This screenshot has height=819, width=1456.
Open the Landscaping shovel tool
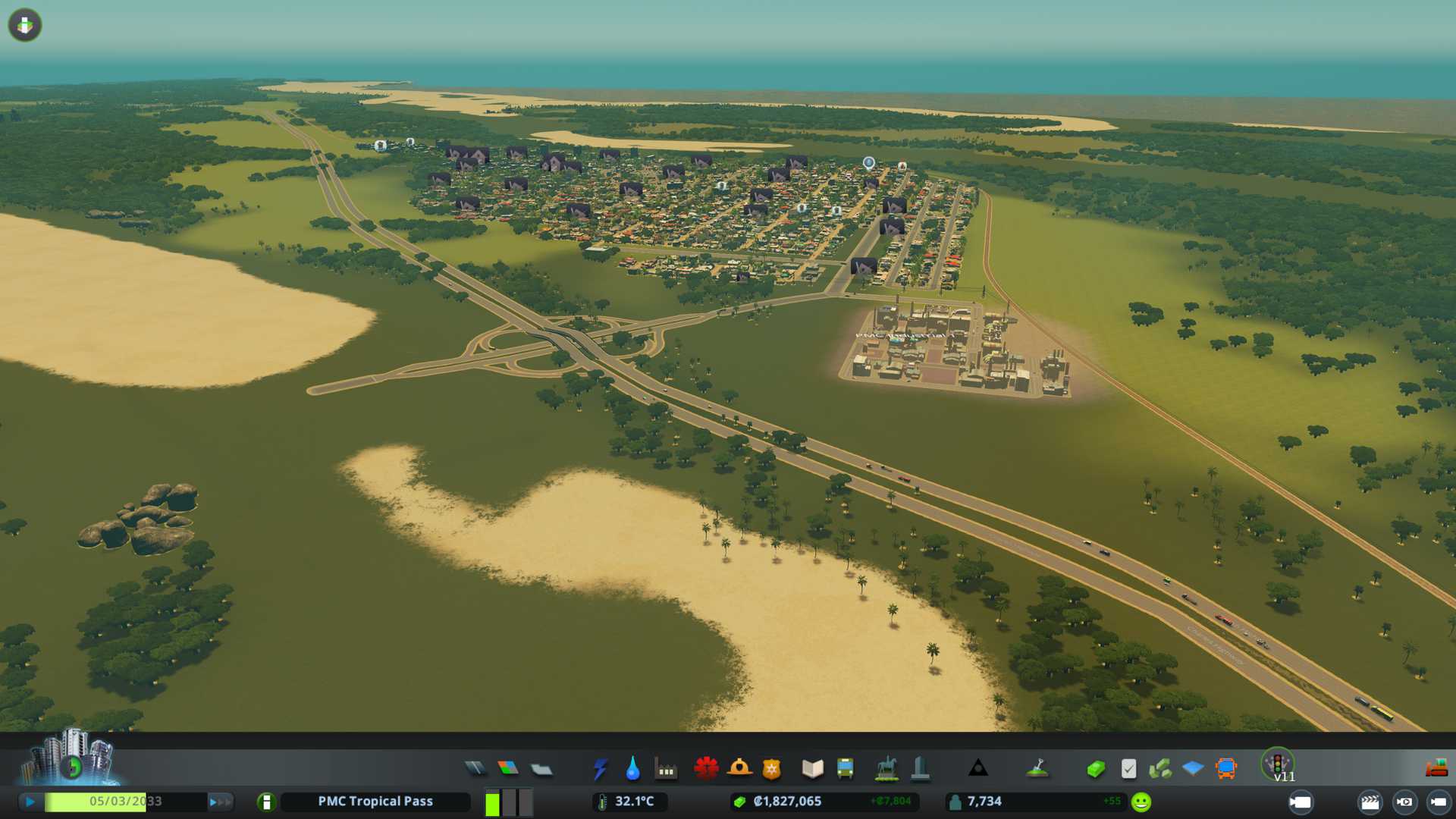[x=1037, y=769]
